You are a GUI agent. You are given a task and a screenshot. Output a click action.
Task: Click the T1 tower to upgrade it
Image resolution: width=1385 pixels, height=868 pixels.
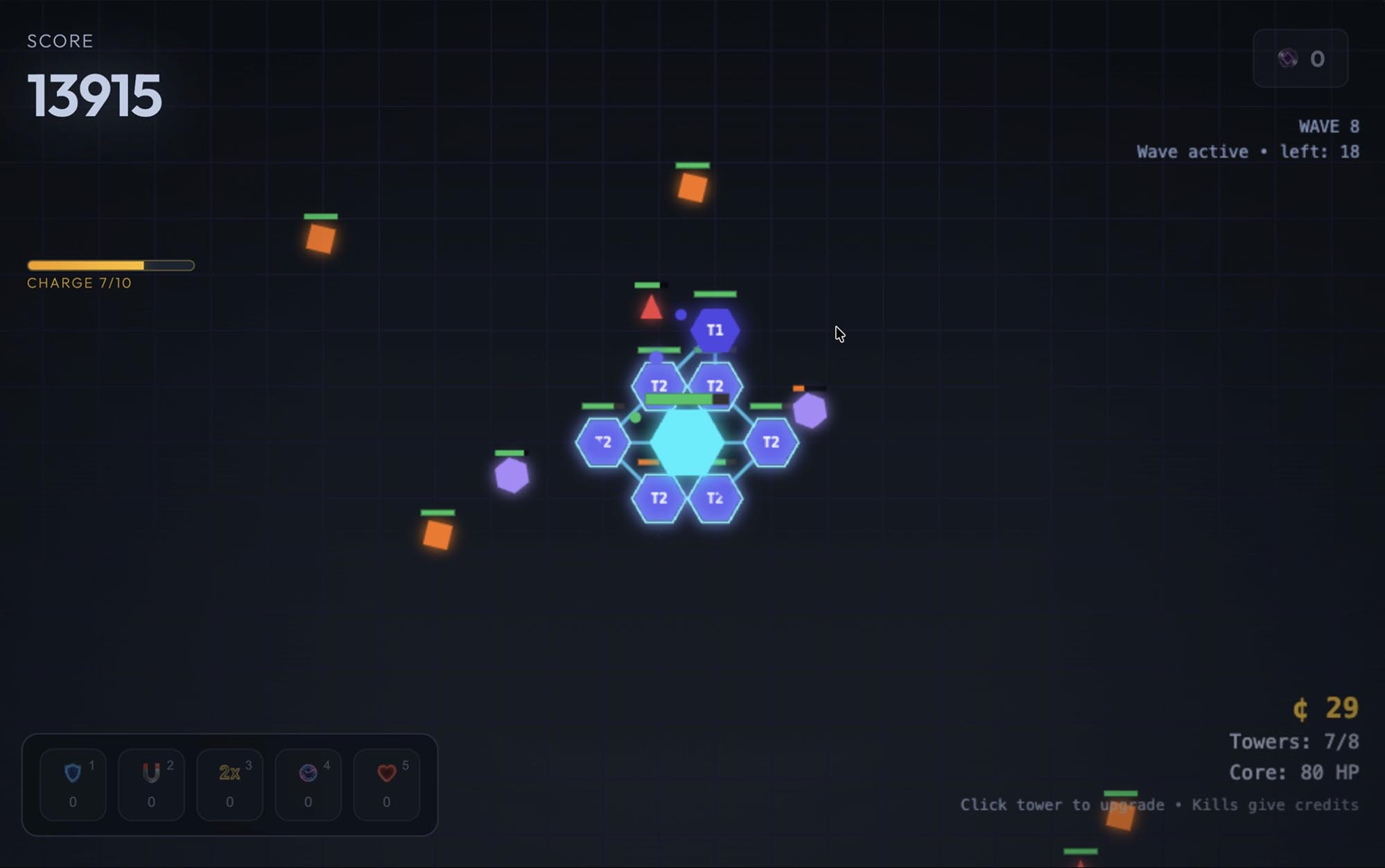tap(715, 331)
